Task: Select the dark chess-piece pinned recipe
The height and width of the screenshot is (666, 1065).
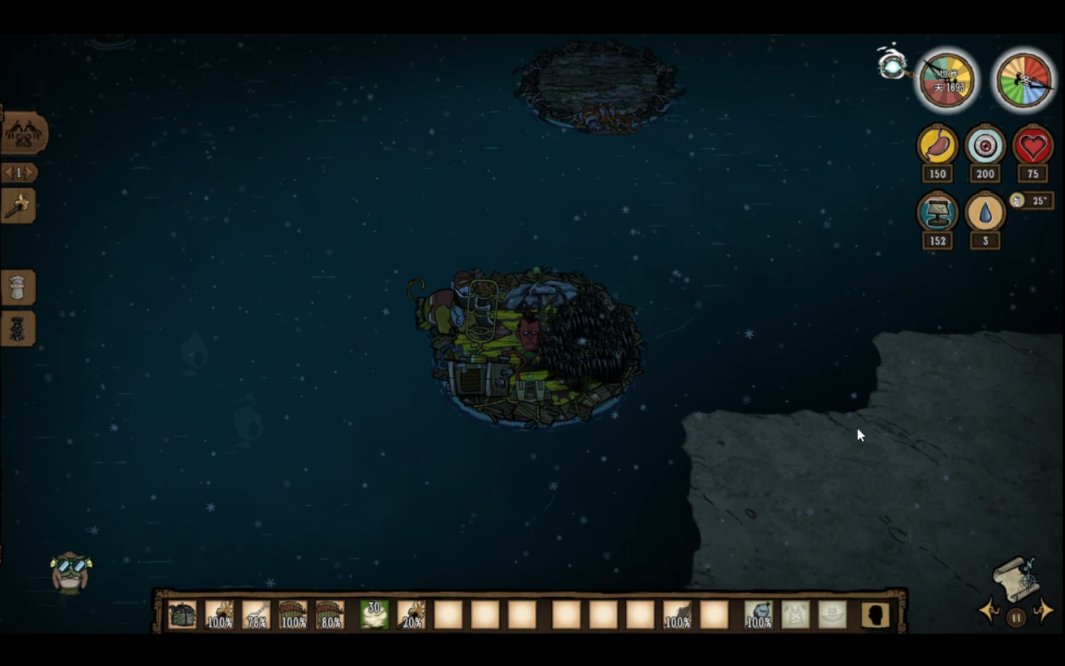Action: (x=18, y=329)
